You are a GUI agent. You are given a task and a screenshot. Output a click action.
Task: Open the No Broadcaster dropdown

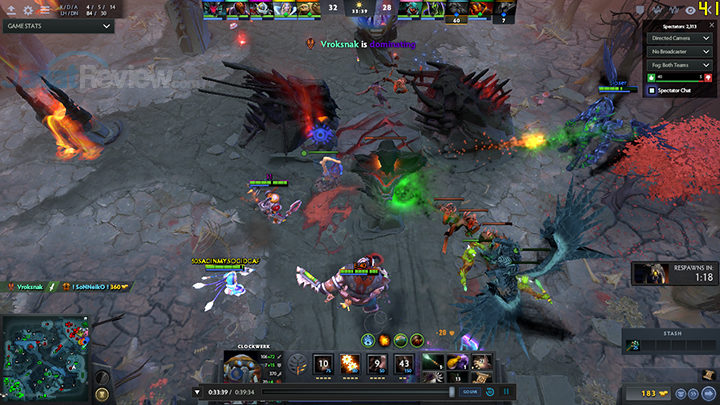point(679,50)
